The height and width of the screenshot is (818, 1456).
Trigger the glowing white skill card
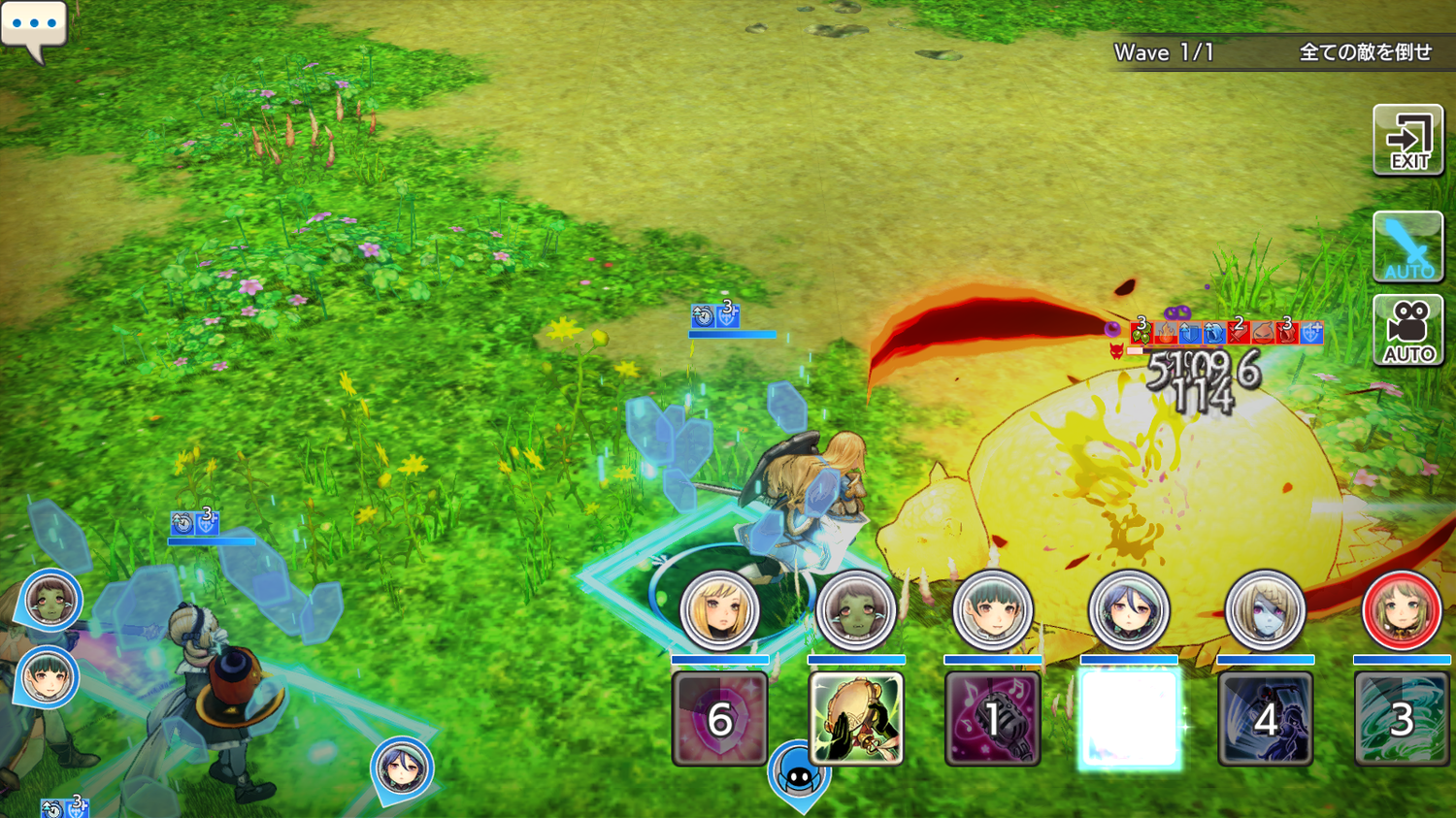click(x=1128, y=719)
